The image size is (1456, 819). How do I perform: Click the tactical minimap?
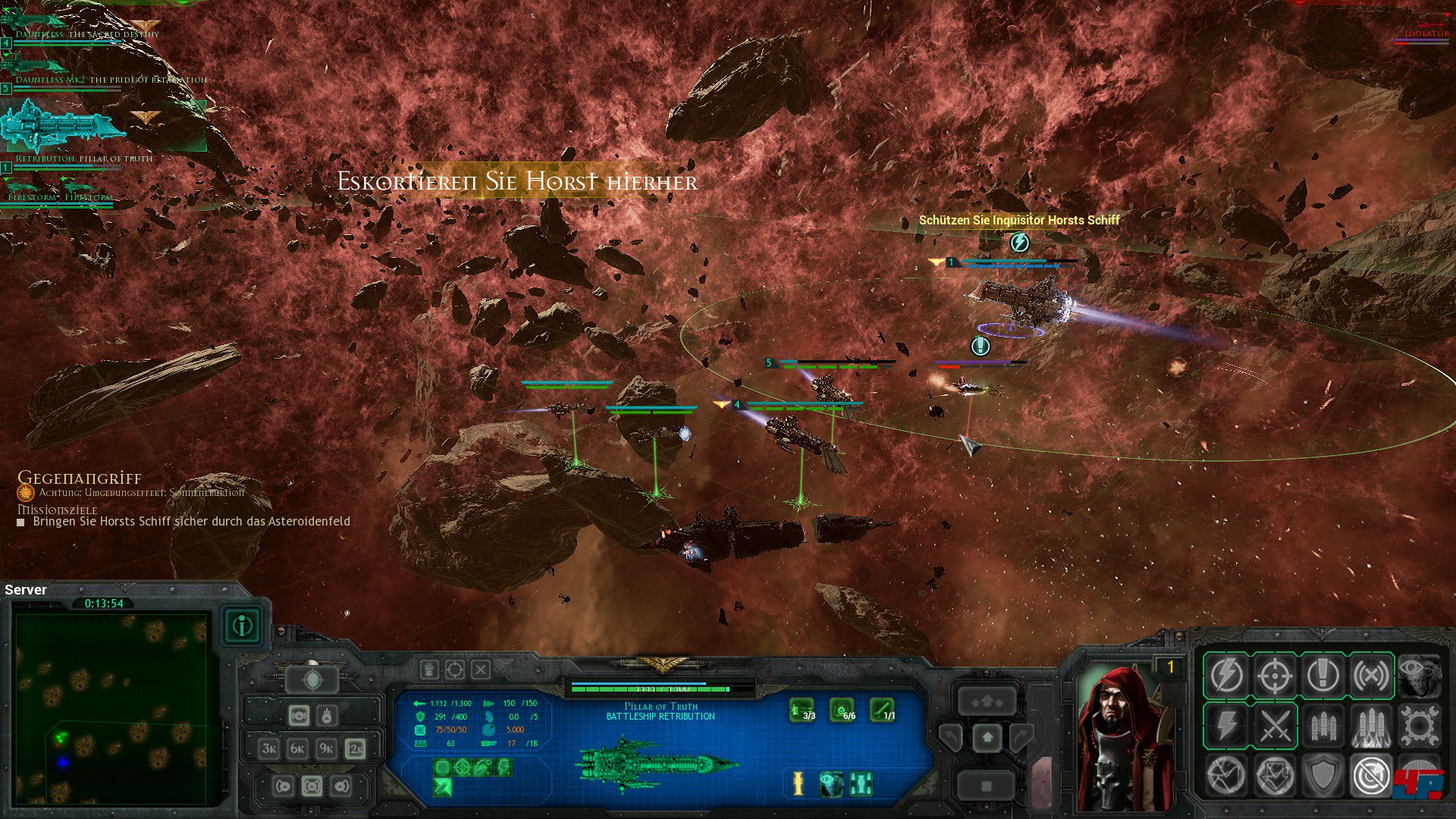tap(111, 708)
